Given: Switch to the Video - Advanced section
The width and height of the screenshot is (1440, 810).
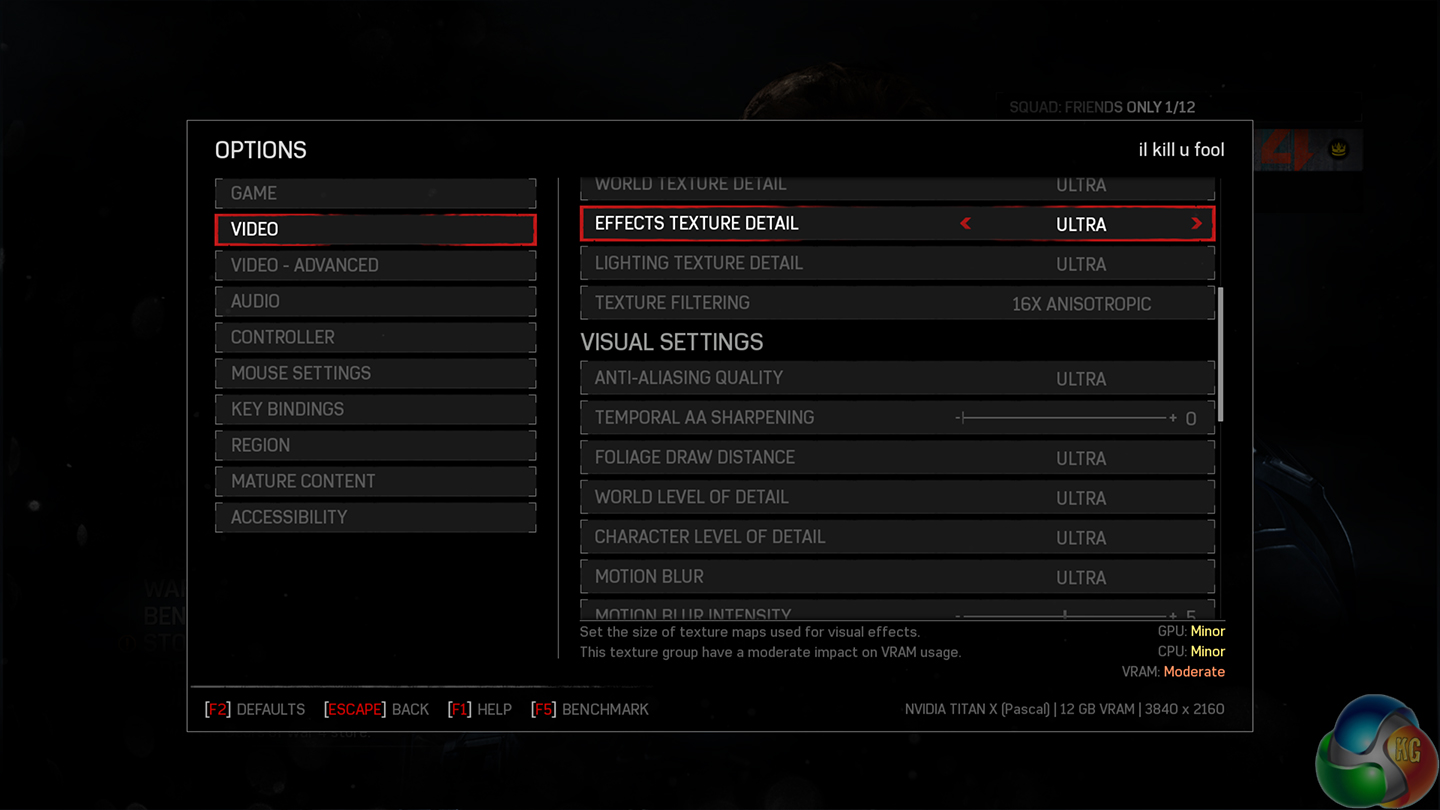Looking at the screenshot, I should 375,265.
